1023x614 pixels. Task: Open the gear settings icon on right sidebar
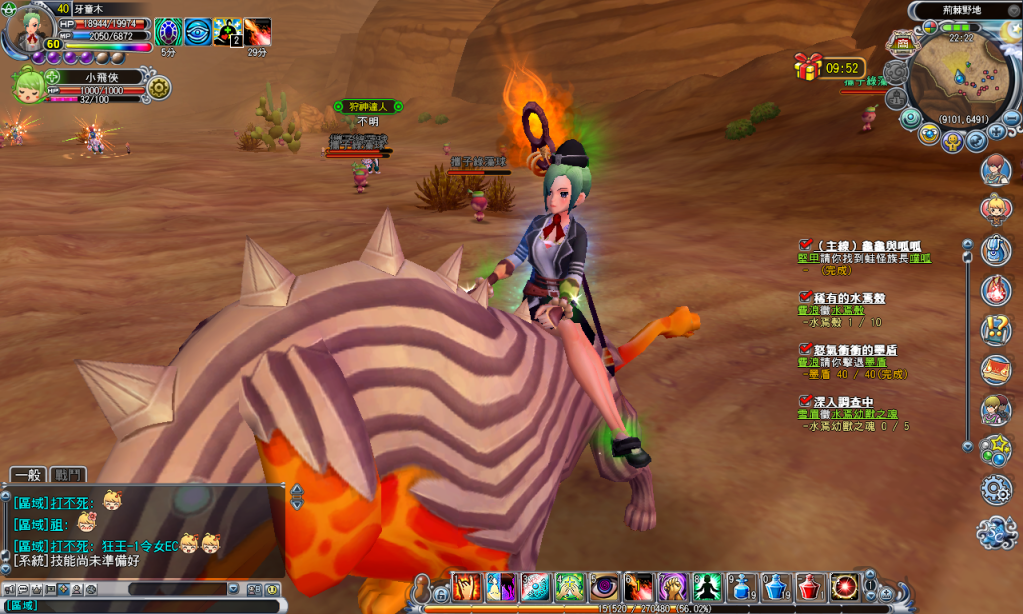click(996, 489)
